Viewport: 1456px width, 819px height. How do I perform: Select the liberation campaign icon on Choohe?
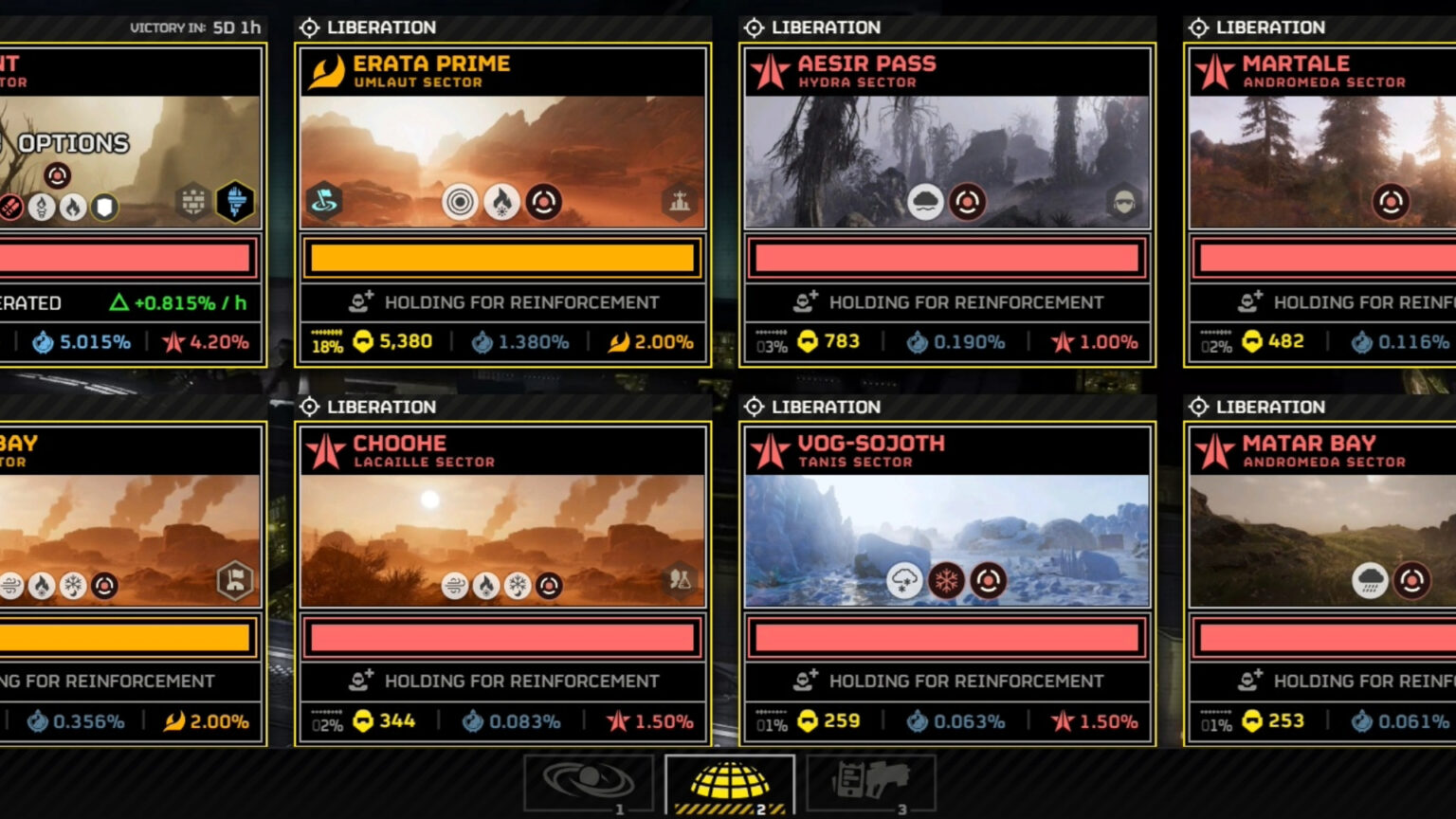point(312,407)
